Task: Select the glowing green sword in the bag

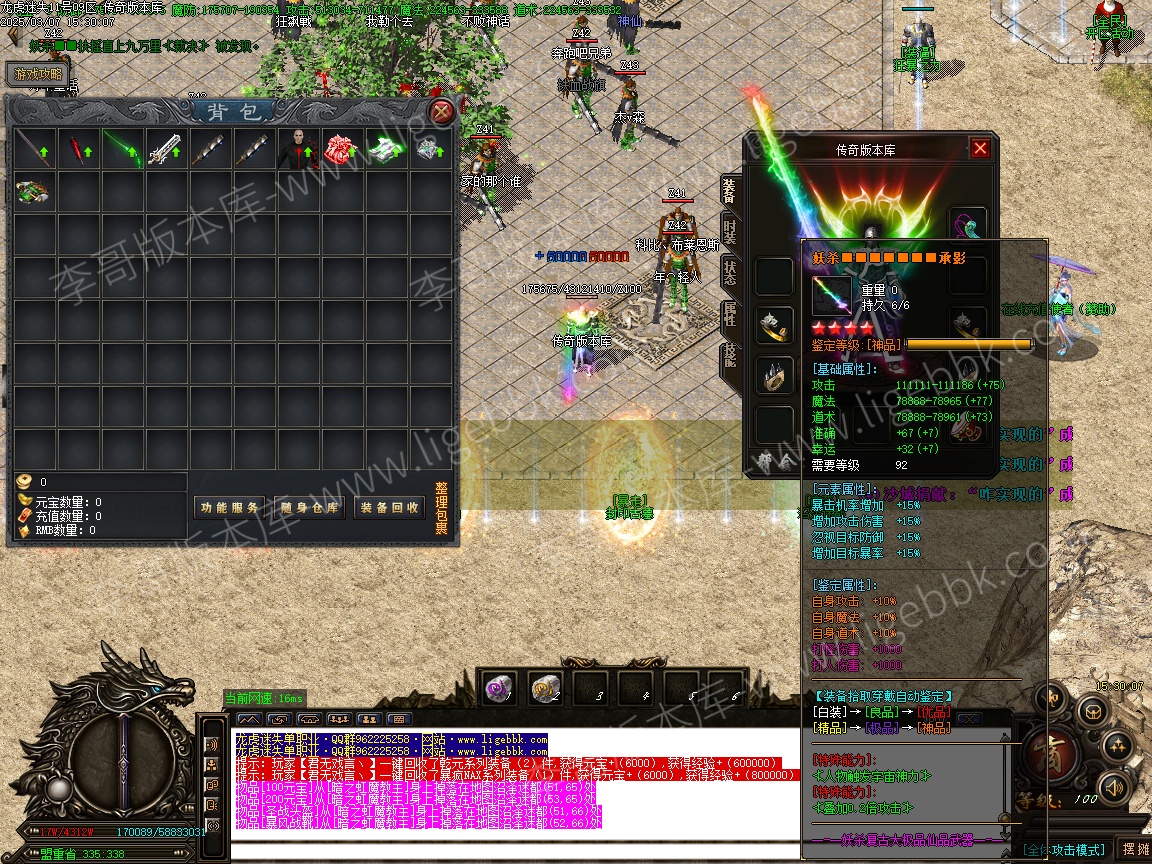Action: pyautogui.click(x=122, y=149)
